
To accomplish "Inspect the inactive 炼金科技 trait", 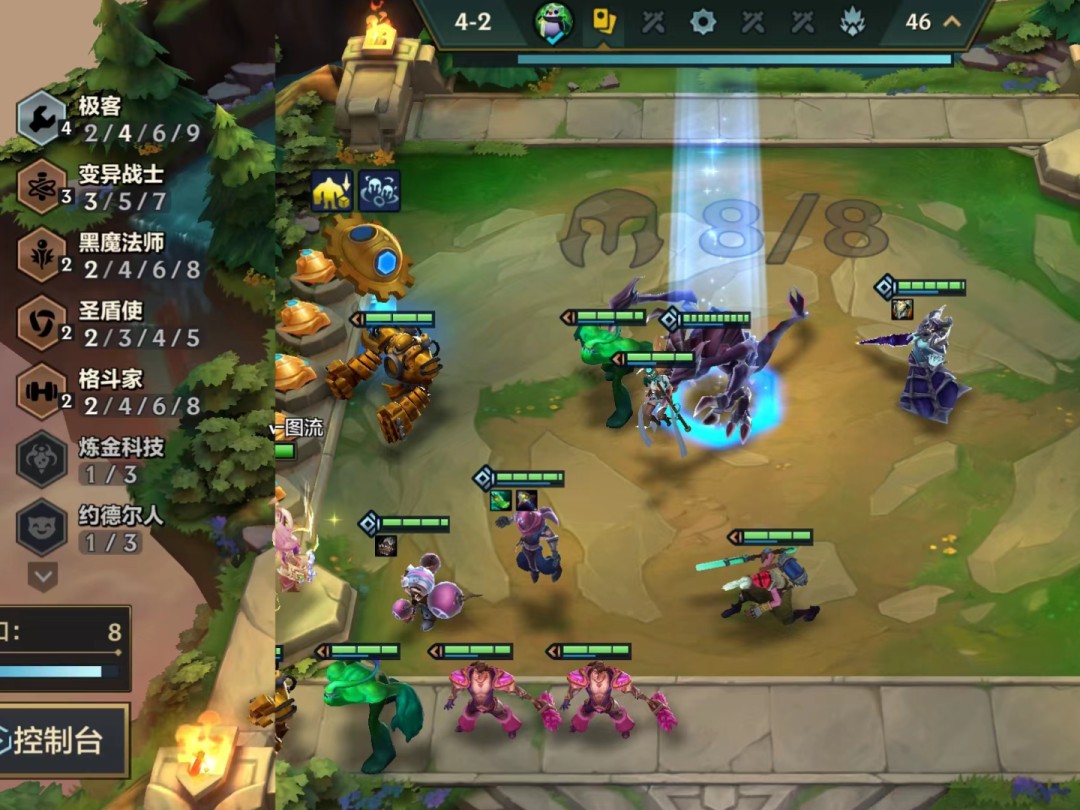I will [42, 459].
